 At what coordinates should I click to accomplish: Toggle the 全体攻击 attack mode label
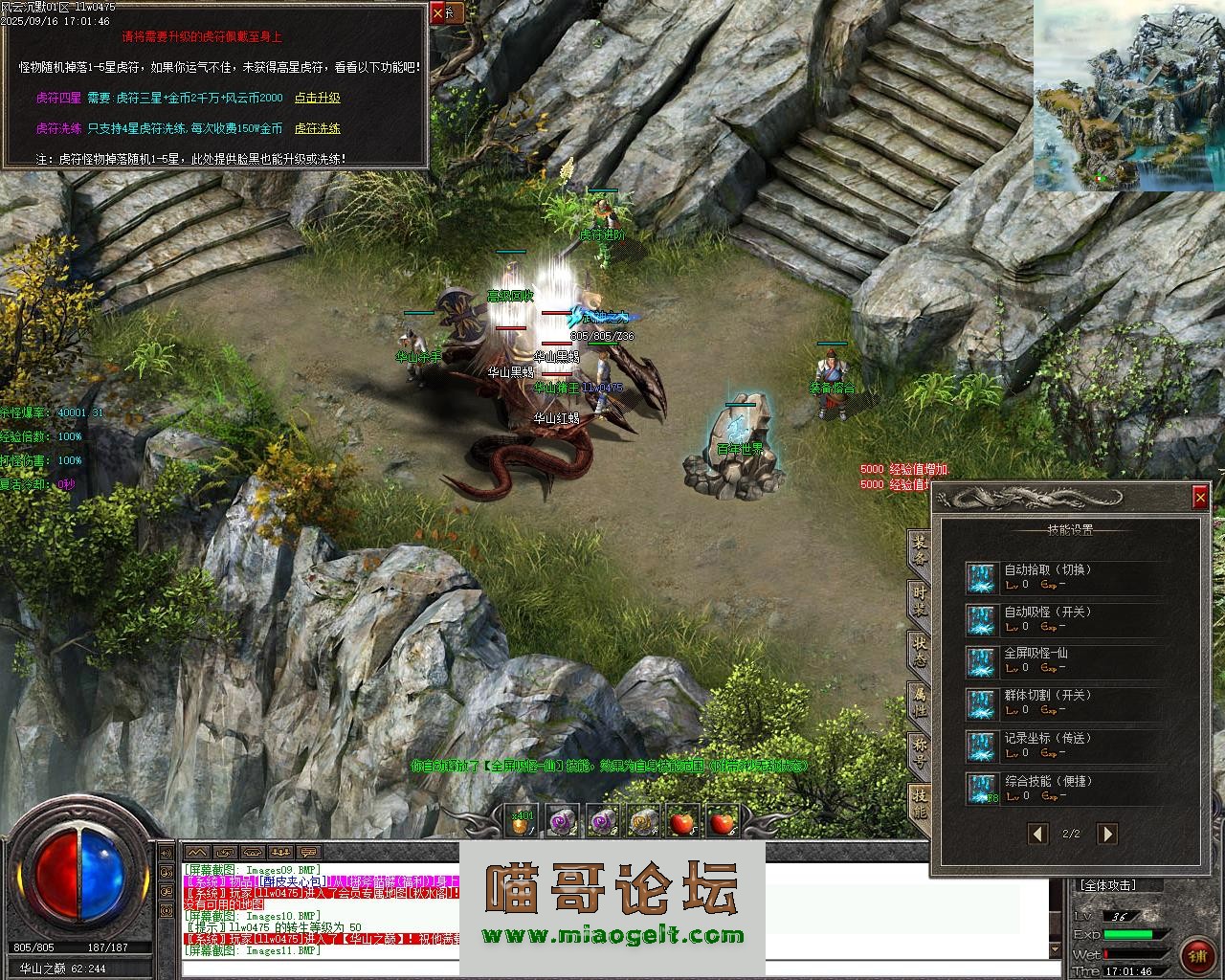tap(1109, 885)
